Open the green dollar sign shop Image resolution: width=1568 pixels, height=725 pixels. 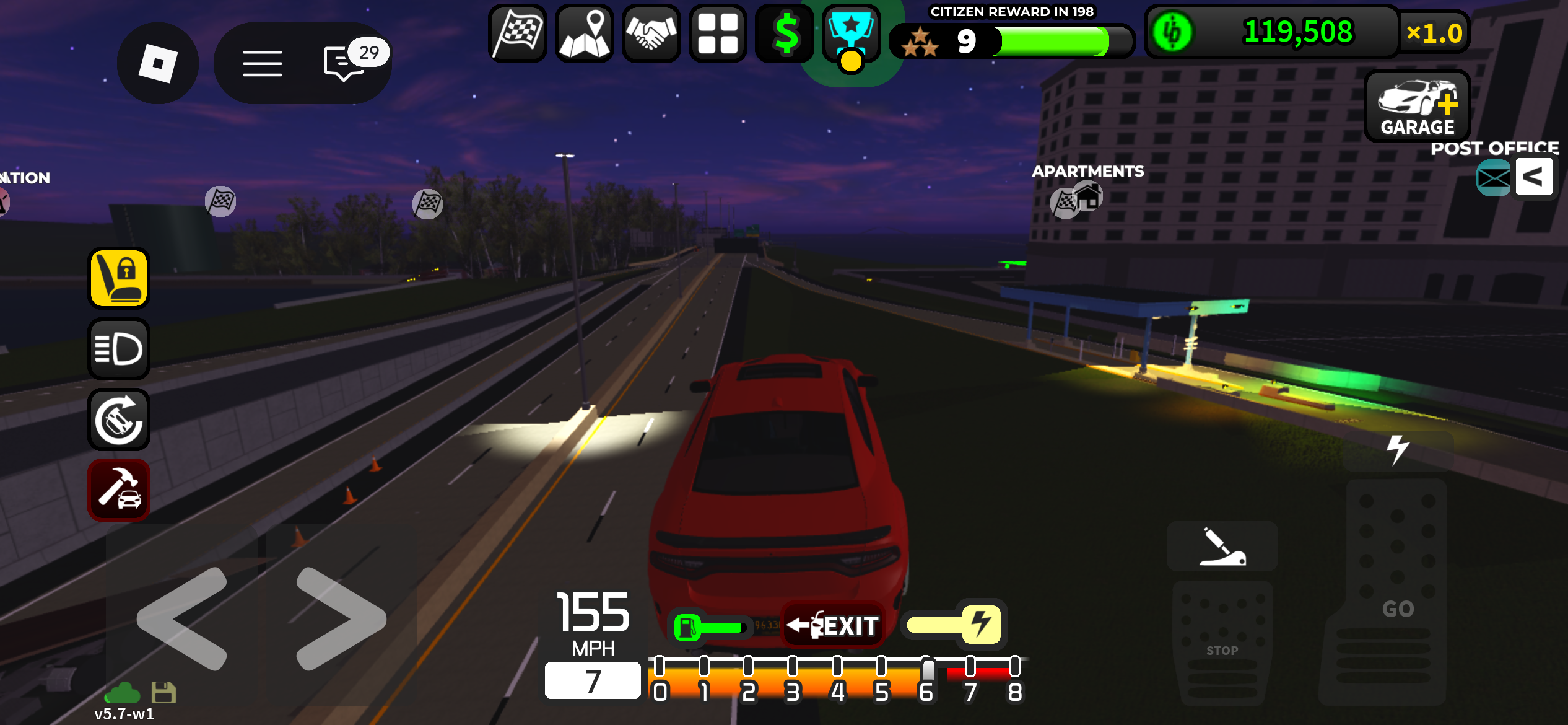(x=785, y=33)
